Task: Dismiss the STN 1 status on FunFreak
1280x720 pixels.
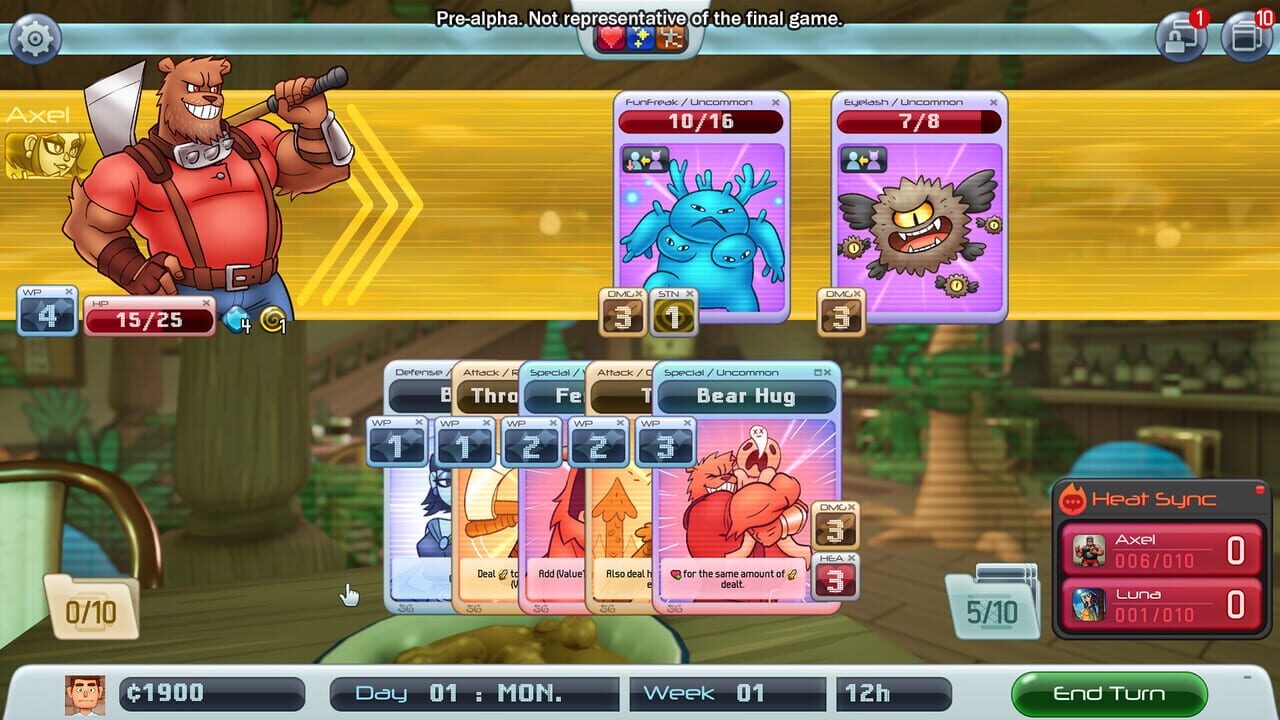Action: [689, 293]
